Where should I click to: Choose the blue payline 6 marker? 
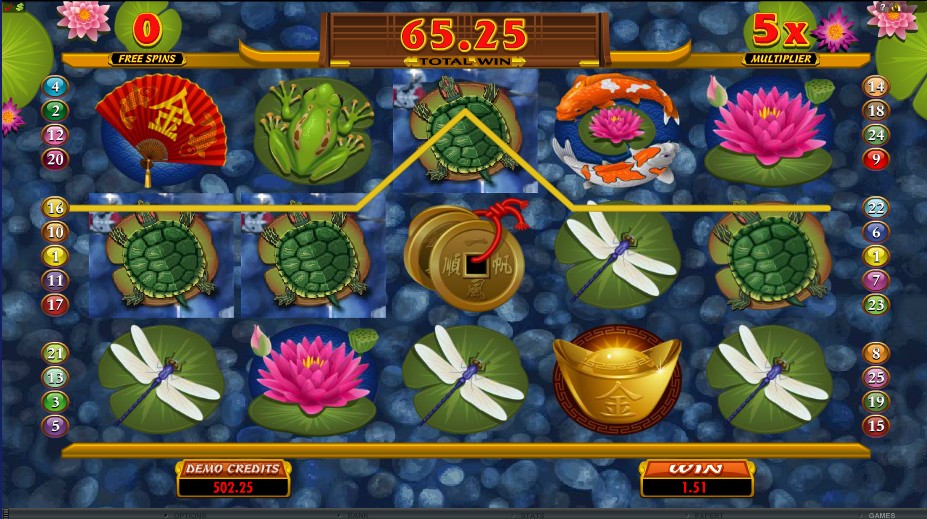click(876, 232)
